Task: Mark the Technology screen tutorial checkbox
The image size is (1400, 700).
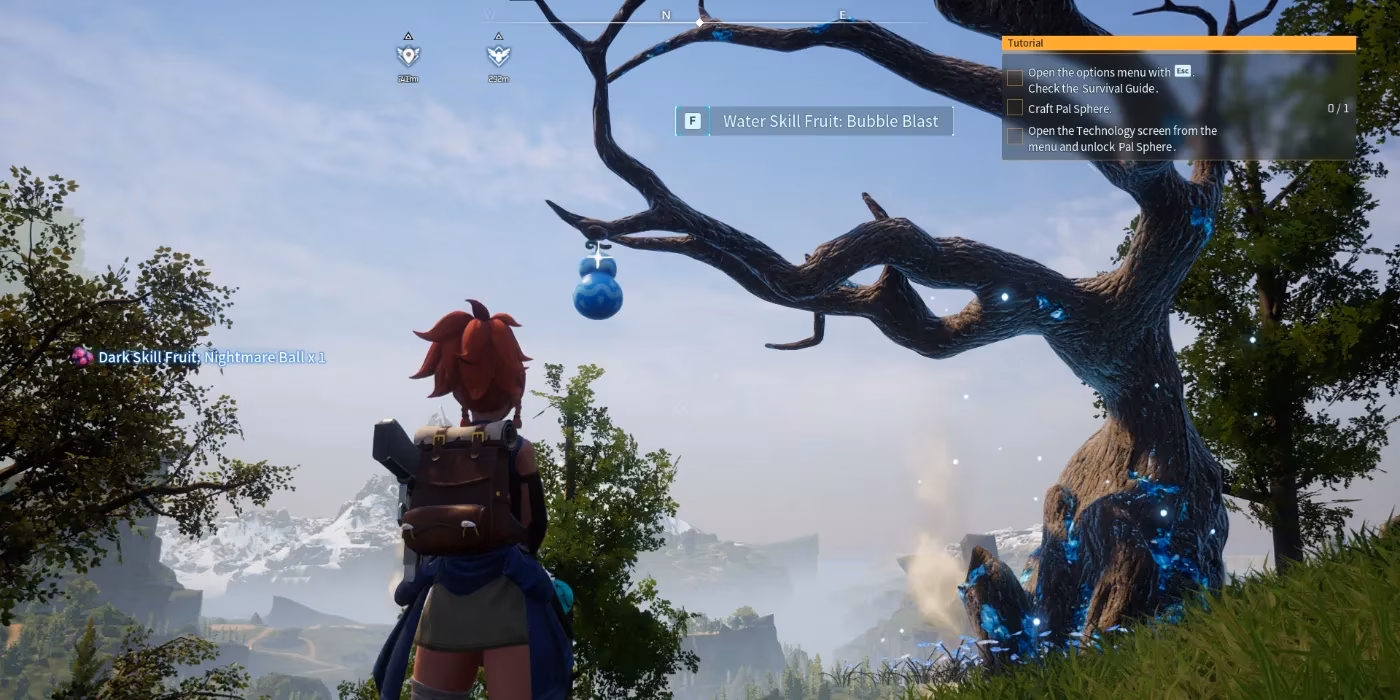Action: [1015, 137]
